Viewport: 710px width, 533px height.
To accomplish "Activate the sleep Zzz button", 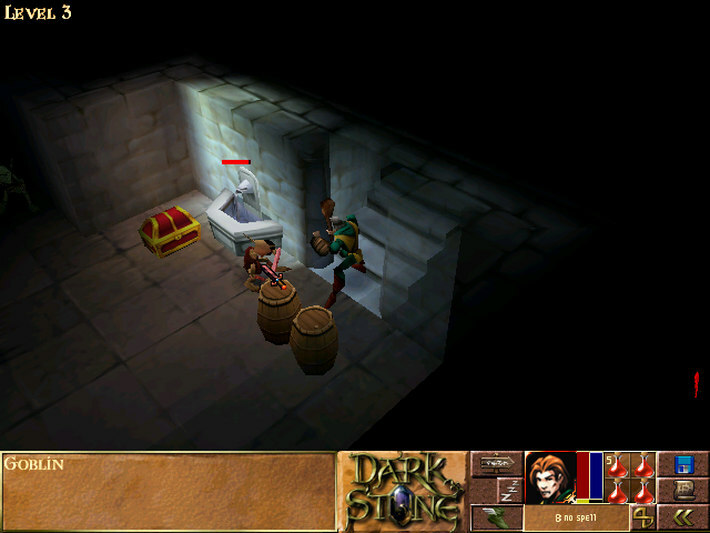I will (509, 490).
